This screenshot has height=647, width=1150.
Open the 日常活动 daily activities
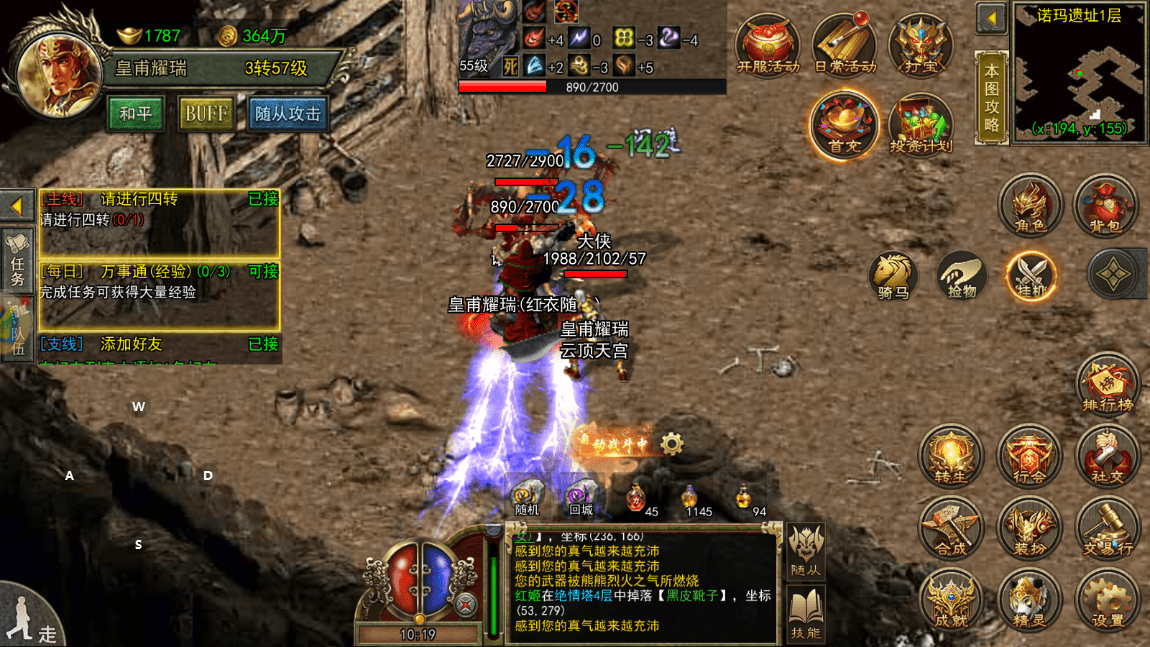click(x=844, y=46)
